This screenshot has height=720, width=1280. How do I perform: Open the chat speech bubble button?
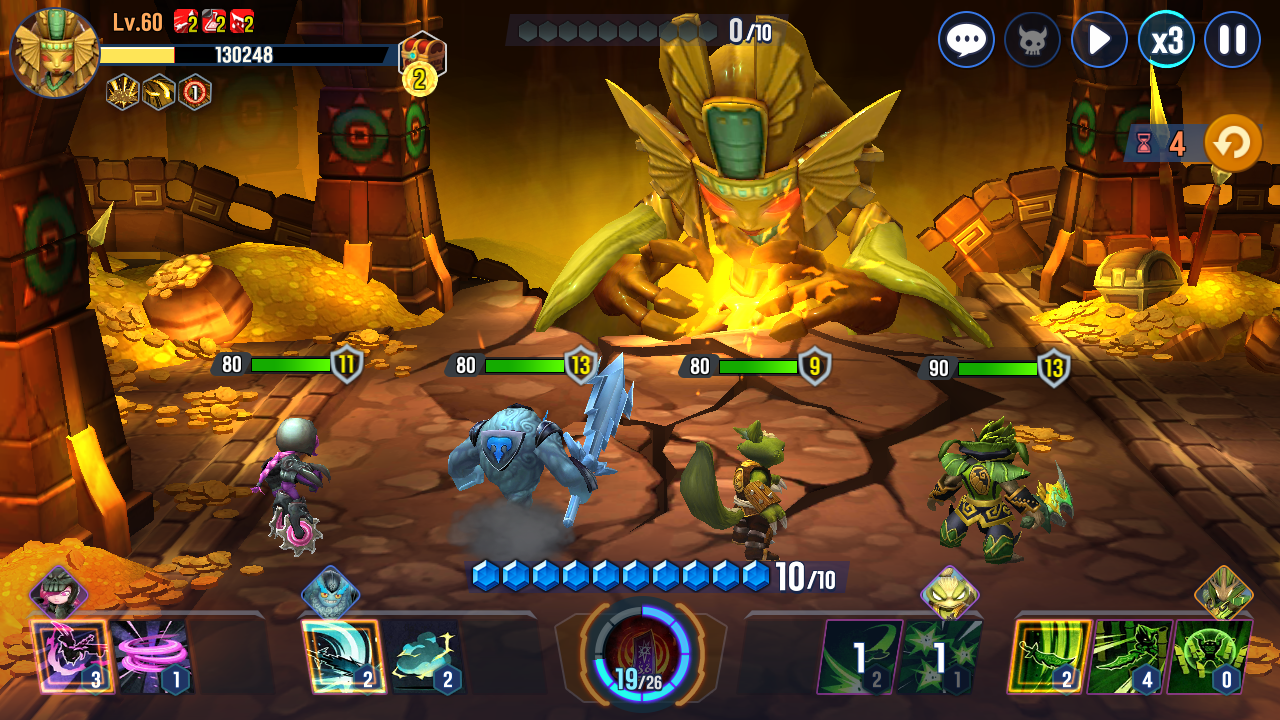[x=966, y=40]
